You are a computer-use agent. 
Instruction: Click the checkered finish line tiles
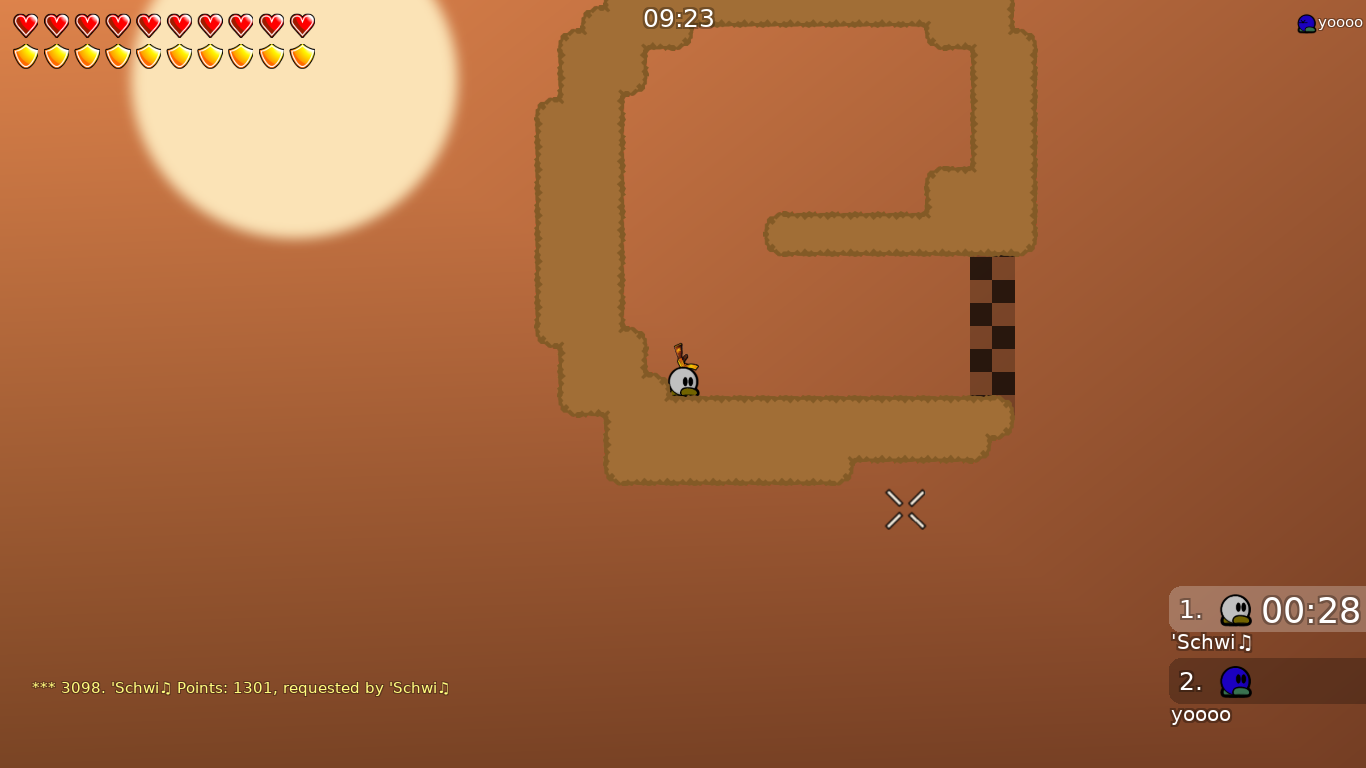click(992, 325)
